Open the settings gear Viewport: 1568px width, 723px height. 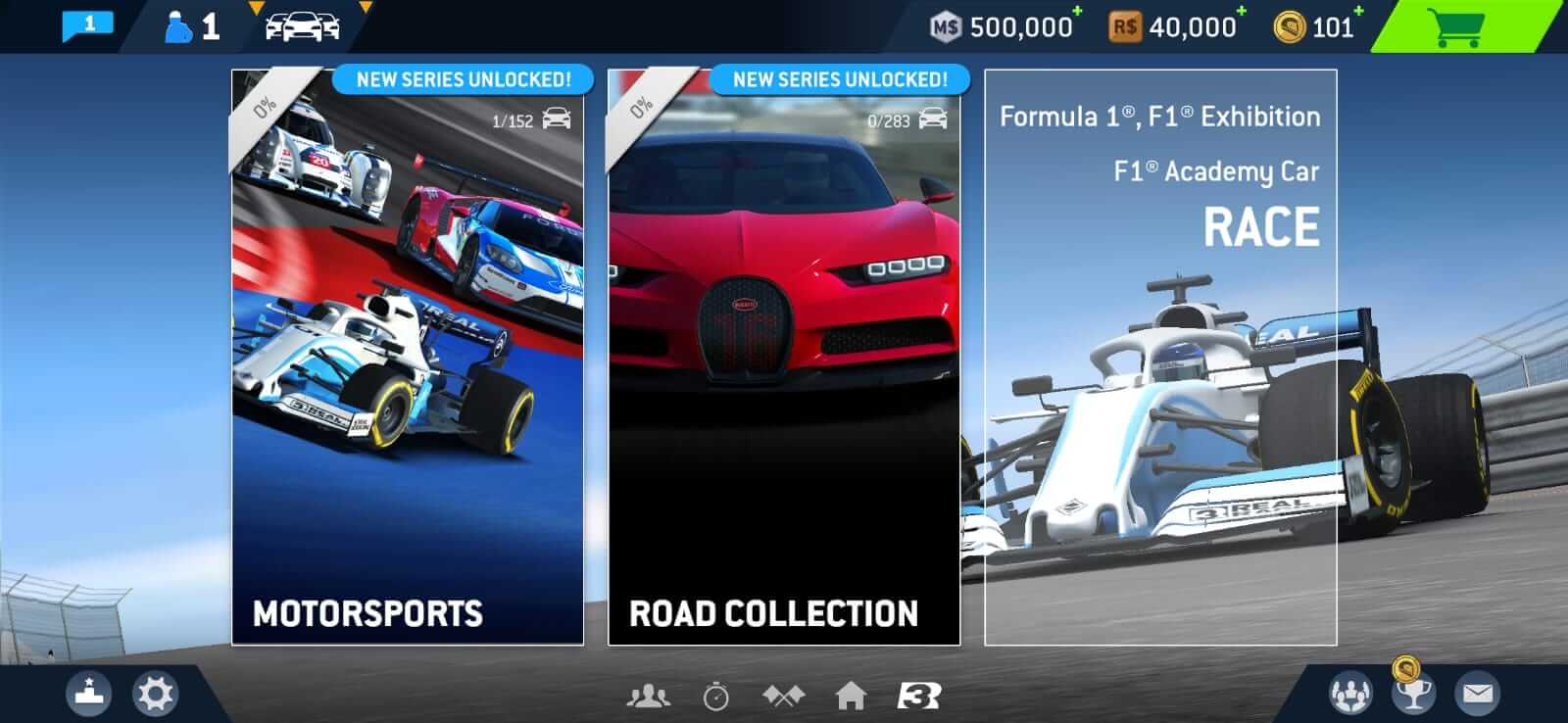pyautogui.click(x=153, y=694)
